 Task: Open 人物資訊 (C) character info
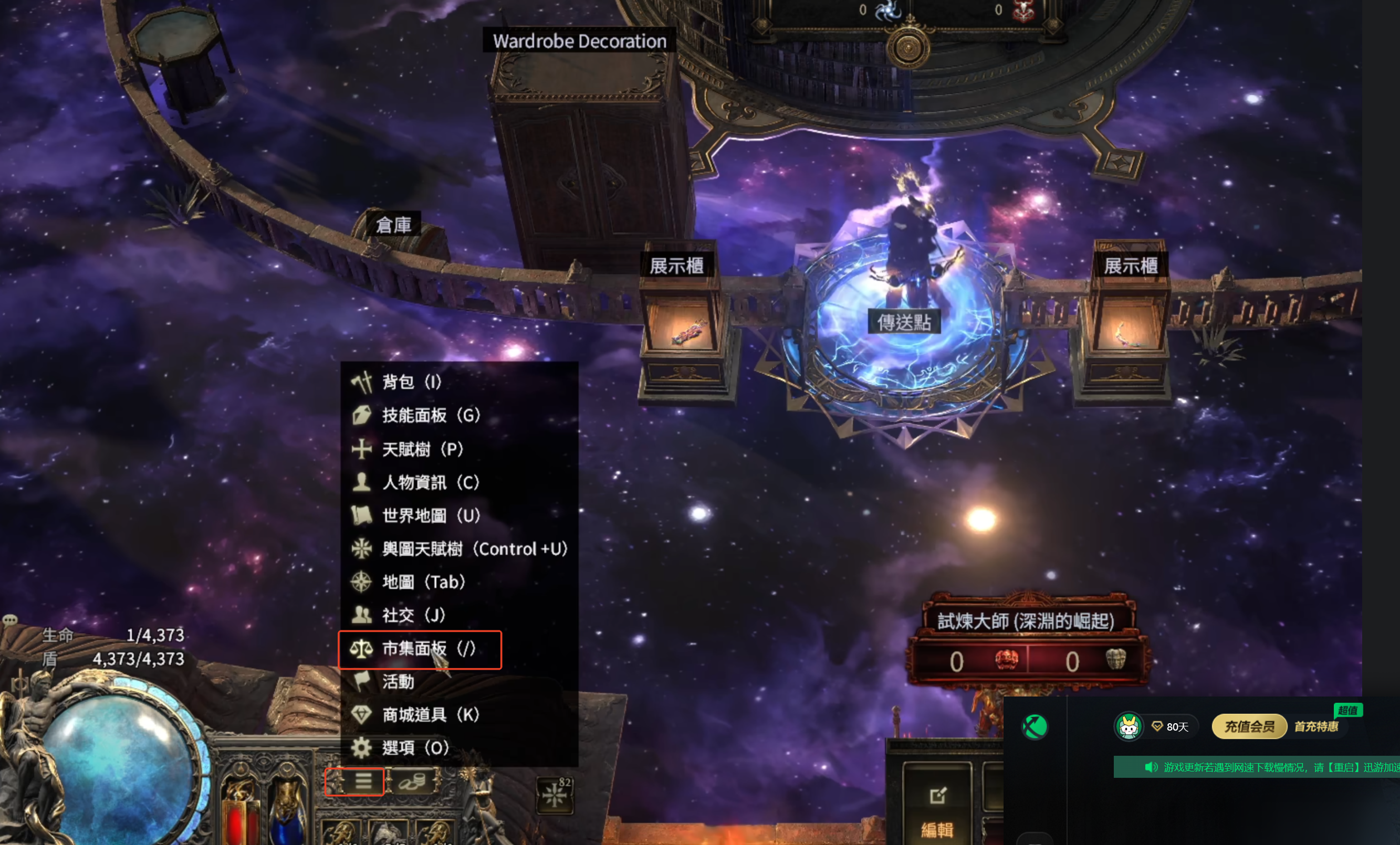click(430, 483)
